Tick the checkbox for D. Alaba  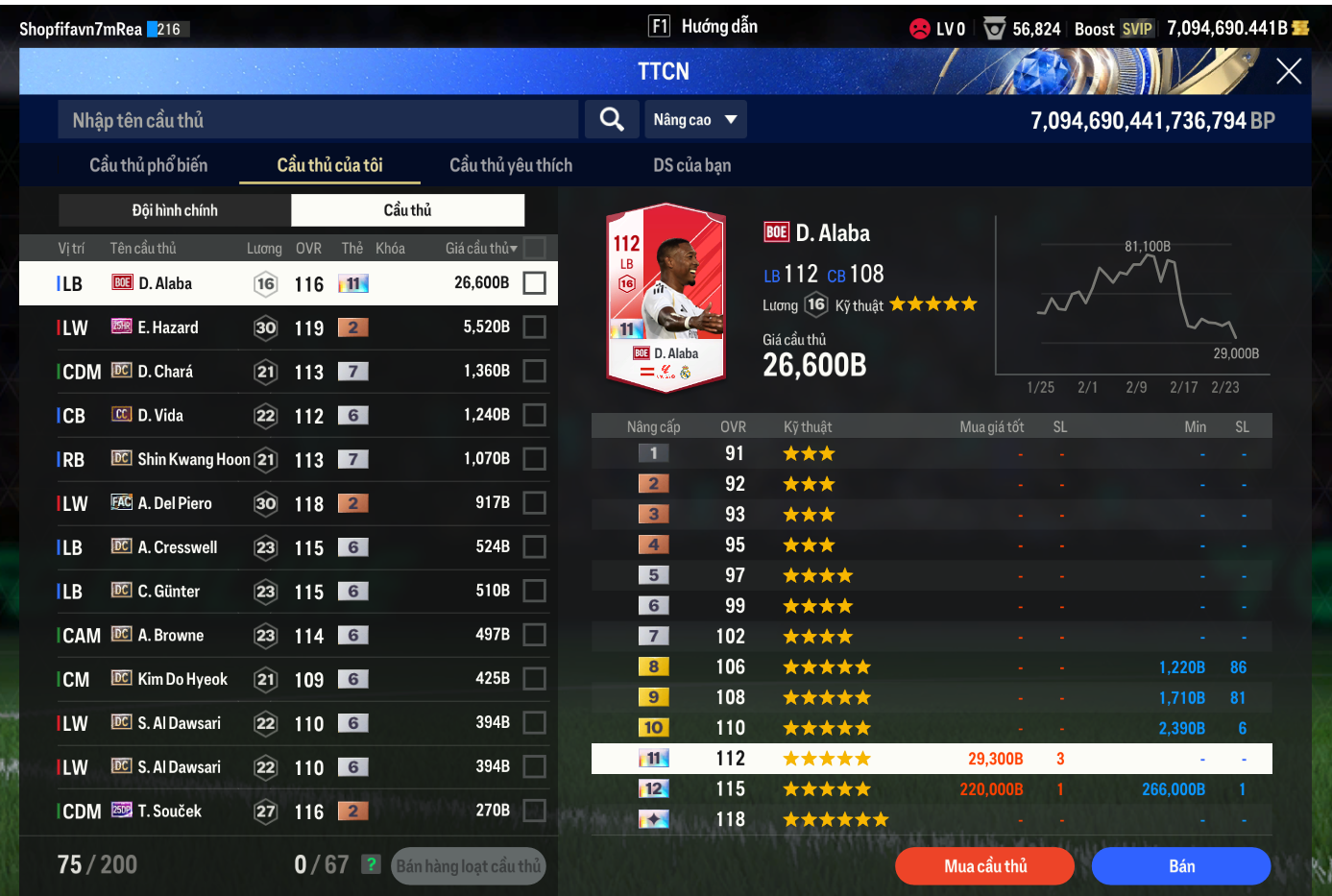[535, 283]
